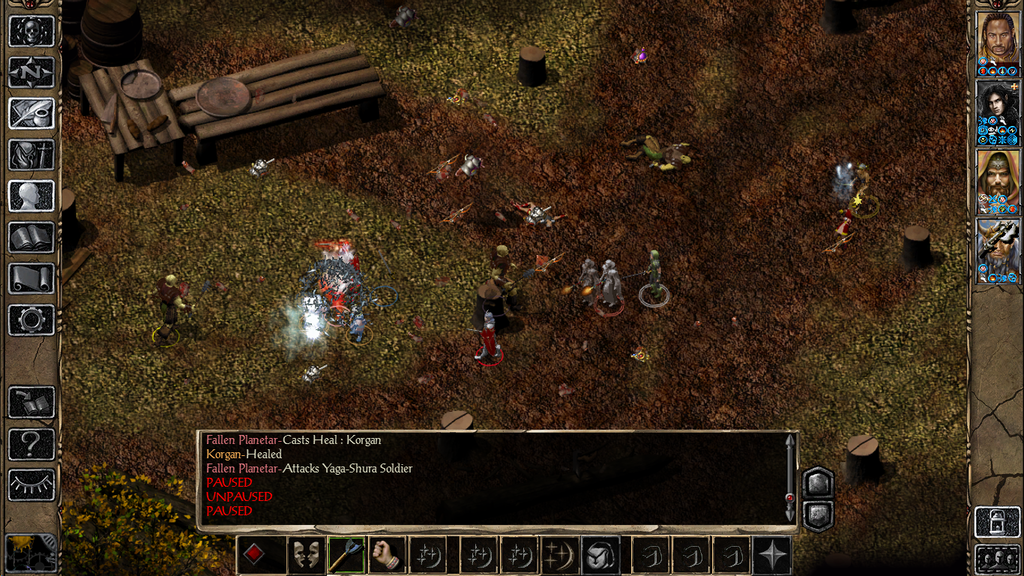Select all party members button
1024x576 pixels.
pos(997,558)
